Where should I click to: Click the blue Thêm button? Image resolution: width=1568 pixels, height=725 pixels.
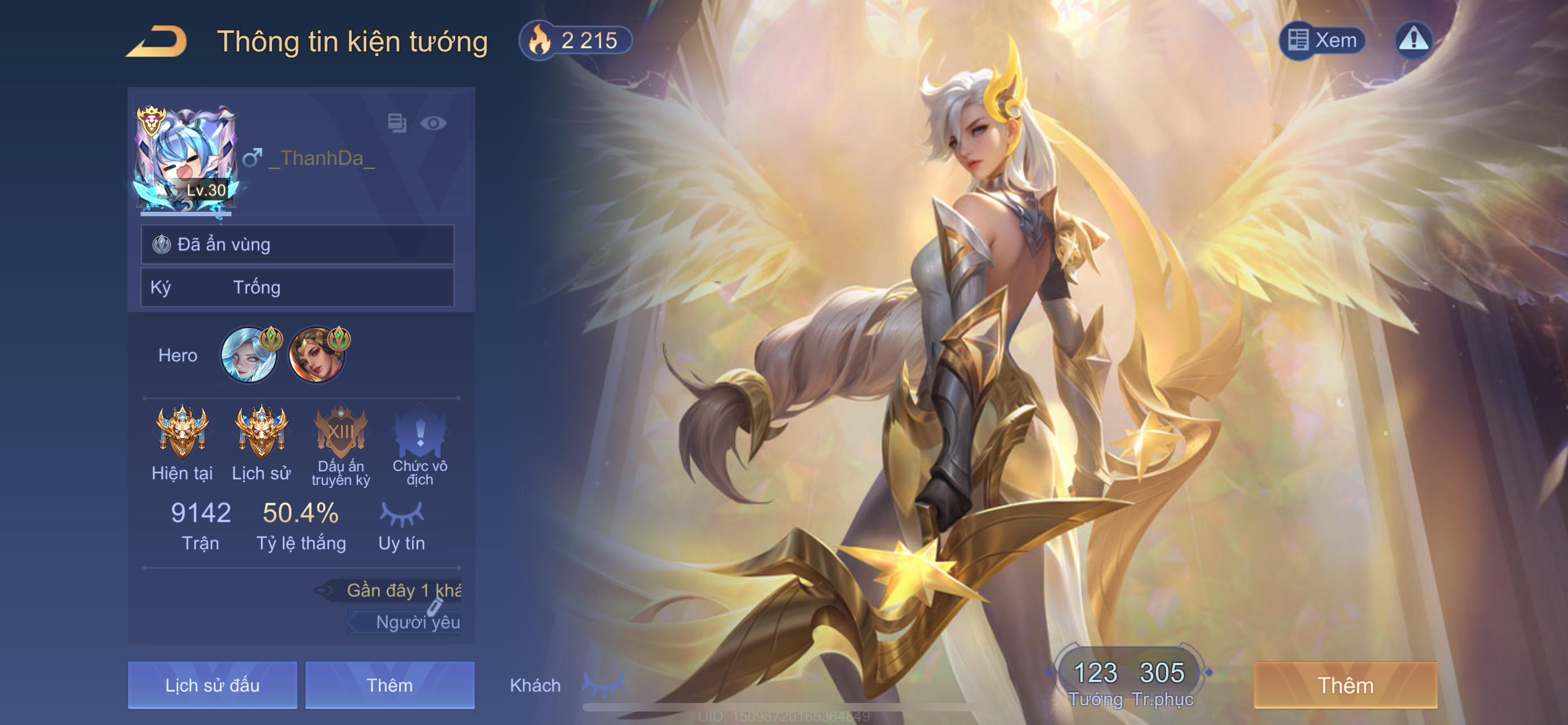(x=389, y=685)
